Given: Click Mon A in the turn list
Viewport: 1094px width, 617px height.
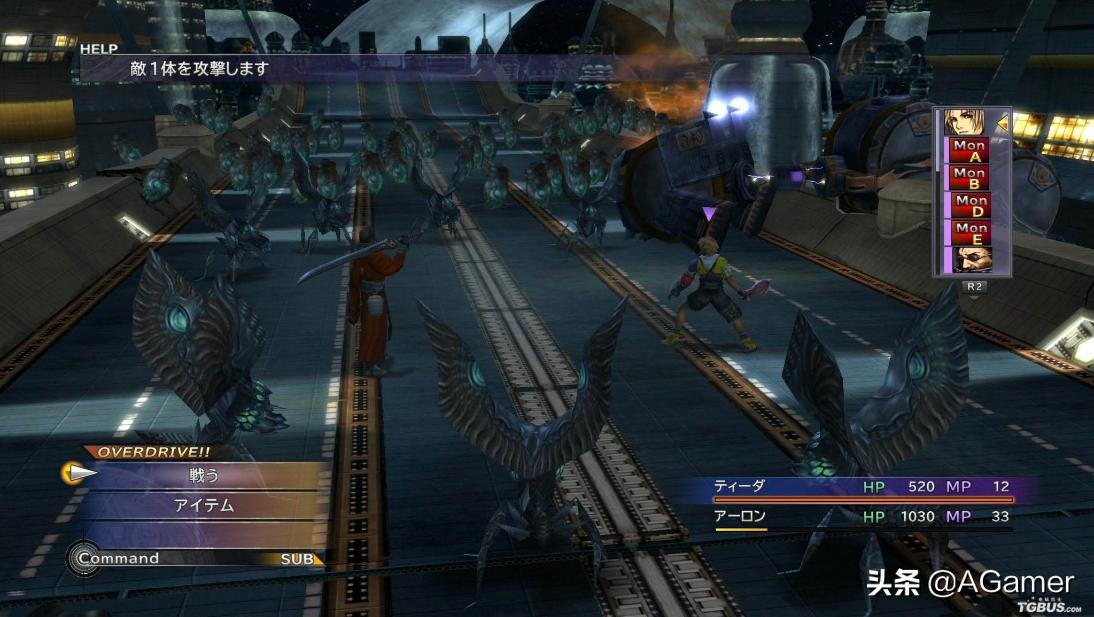Looking at the screenshot, I should pyautogui.click(x=970, y=151).
